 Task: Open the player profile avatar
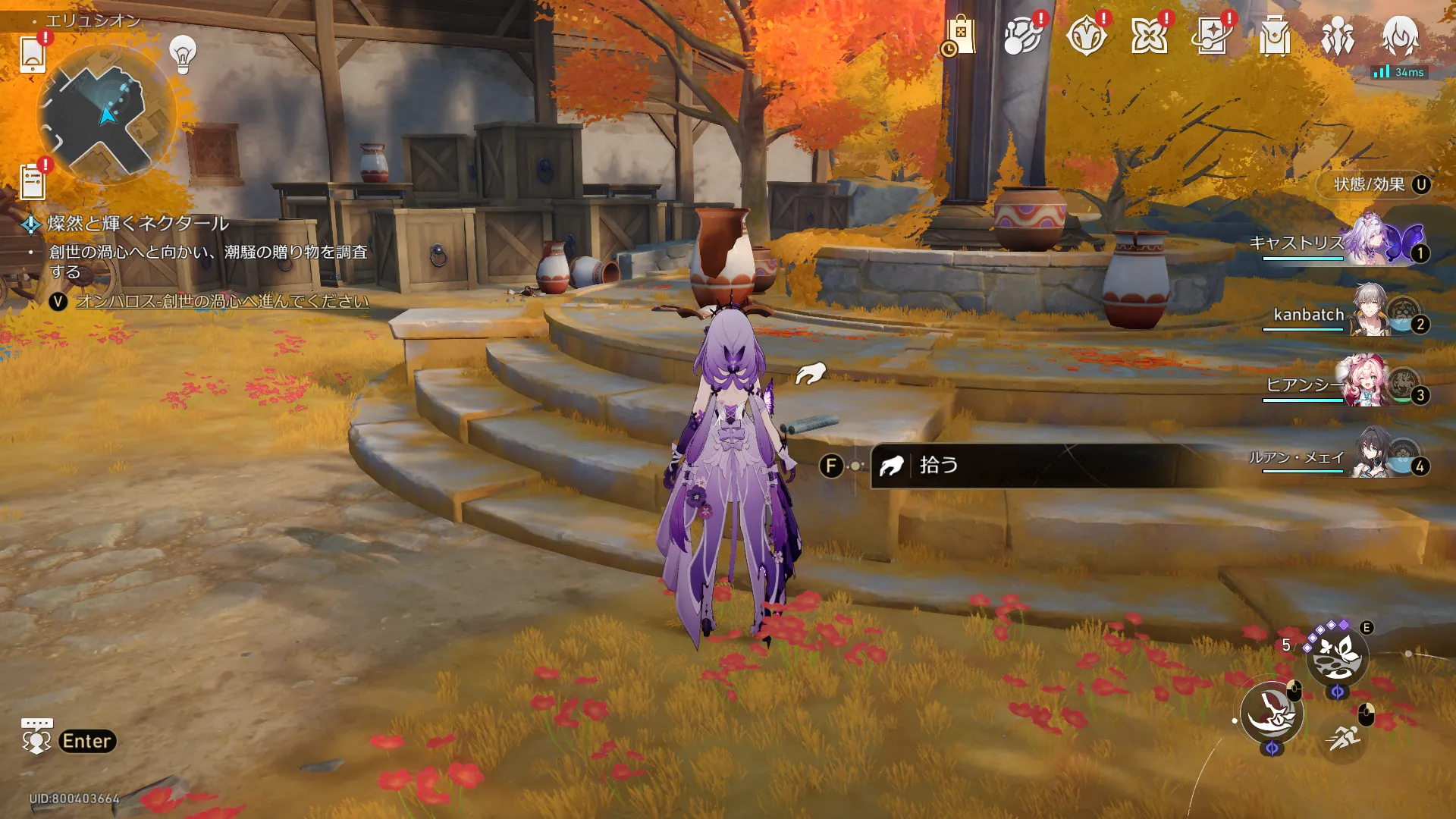(x=1400, y=36)
